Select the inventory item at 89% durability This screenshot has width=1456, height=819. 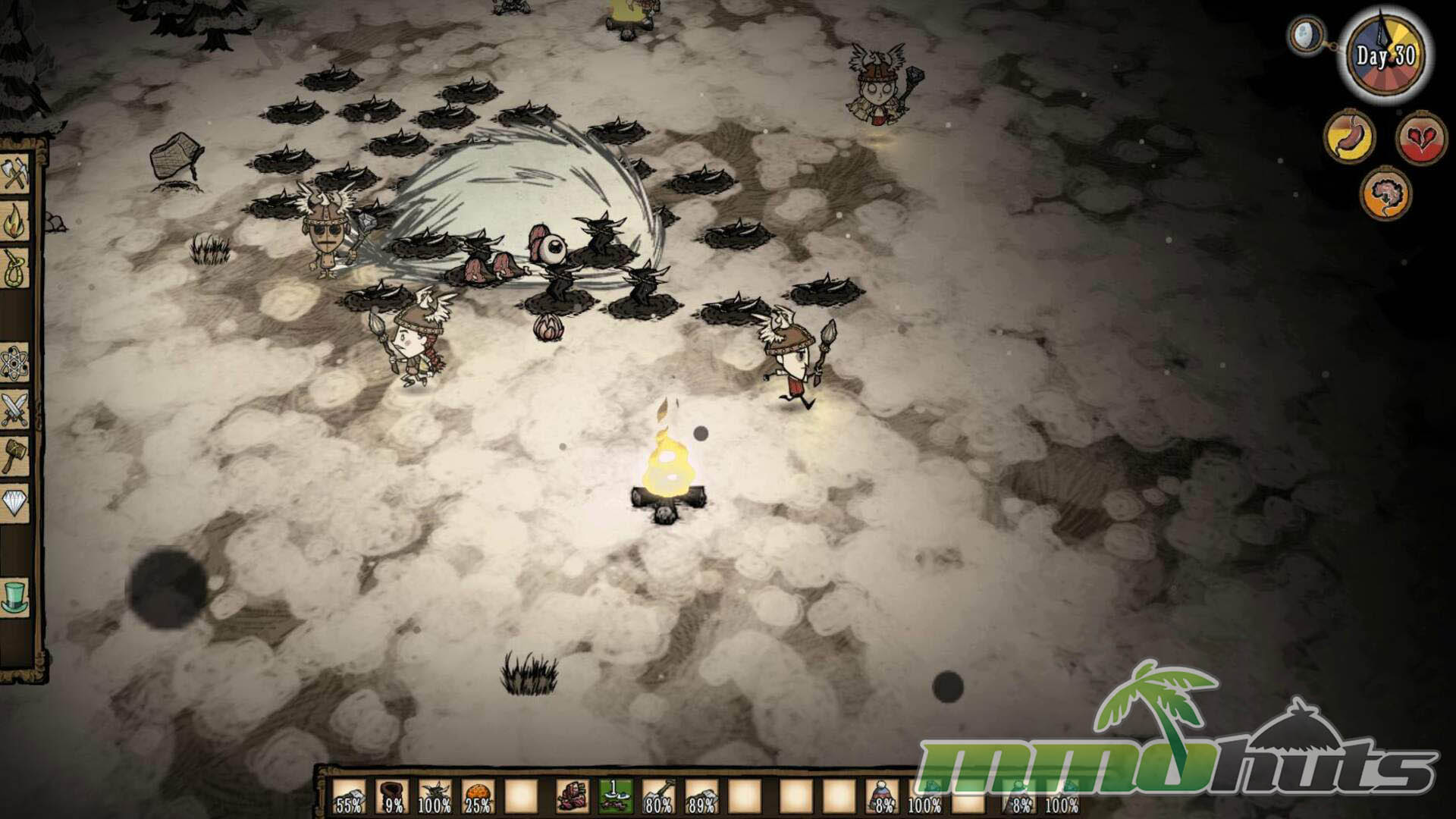point(701,798)
